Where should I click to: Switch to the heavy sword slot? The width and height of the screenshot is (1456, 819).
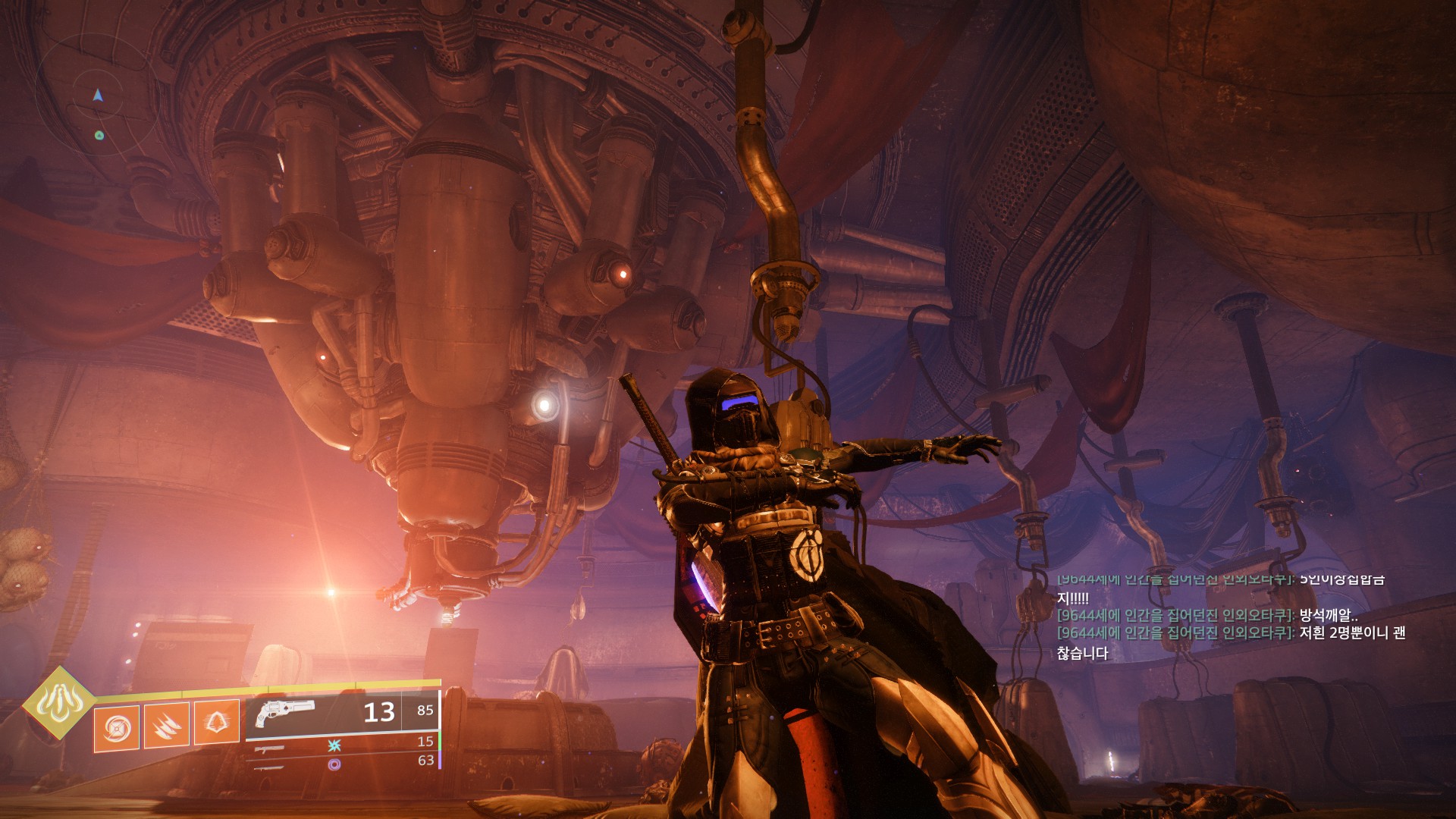(270, 768)
